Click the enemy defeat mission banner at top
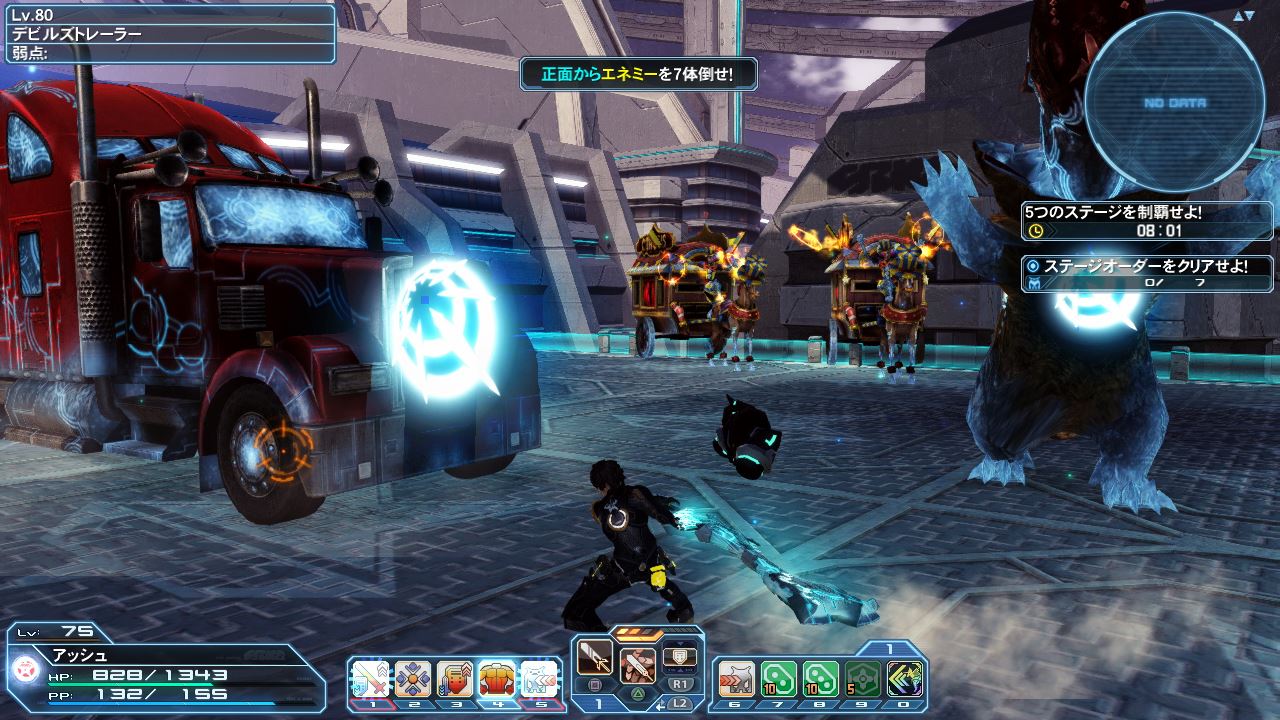This screenshot has width=1280, height=720. [x=637, y=74]
